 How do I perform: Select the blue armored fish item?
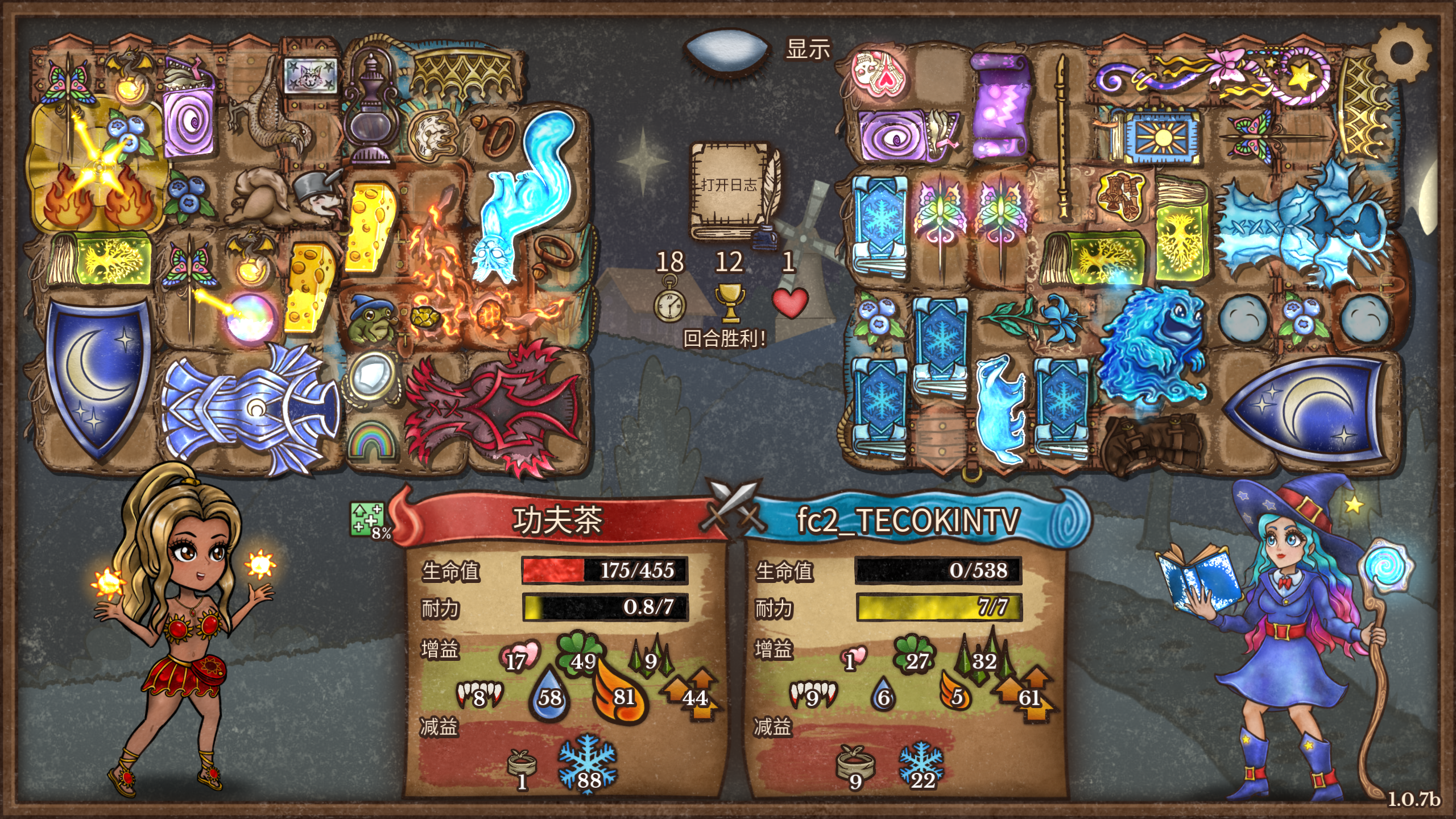coord(250,407)
